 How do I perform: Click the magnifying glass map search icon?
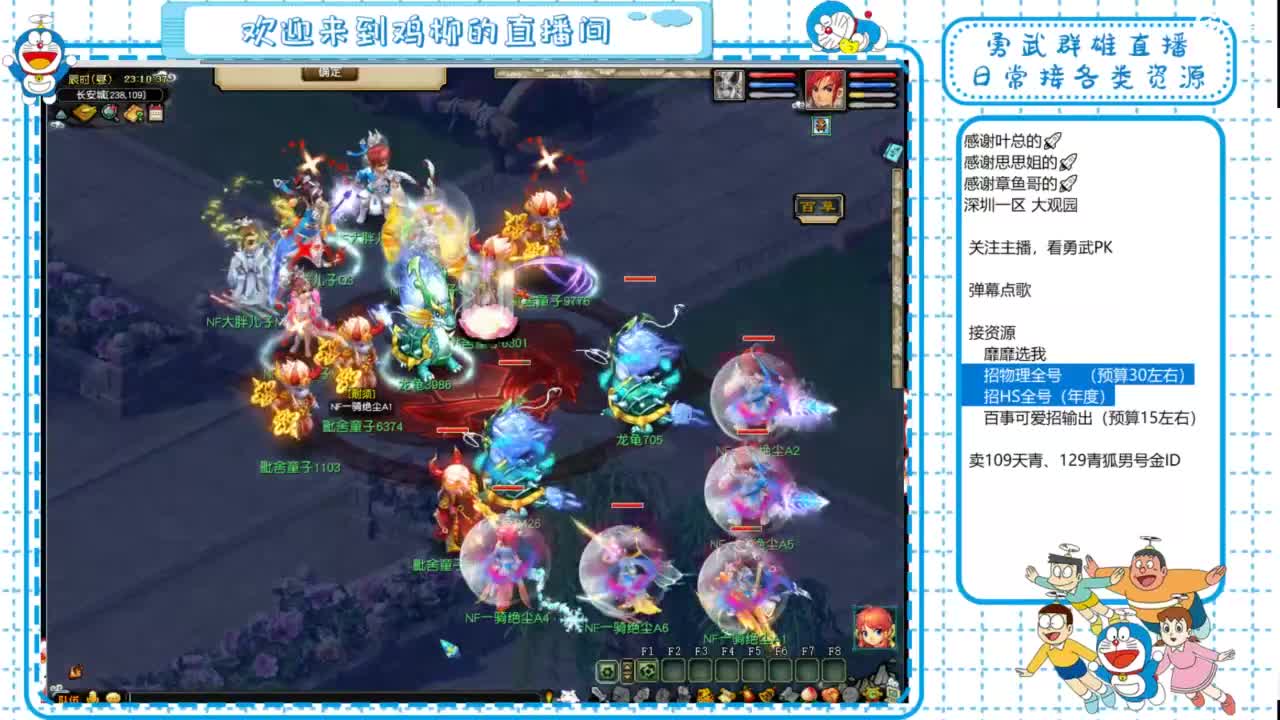[109, 113]
